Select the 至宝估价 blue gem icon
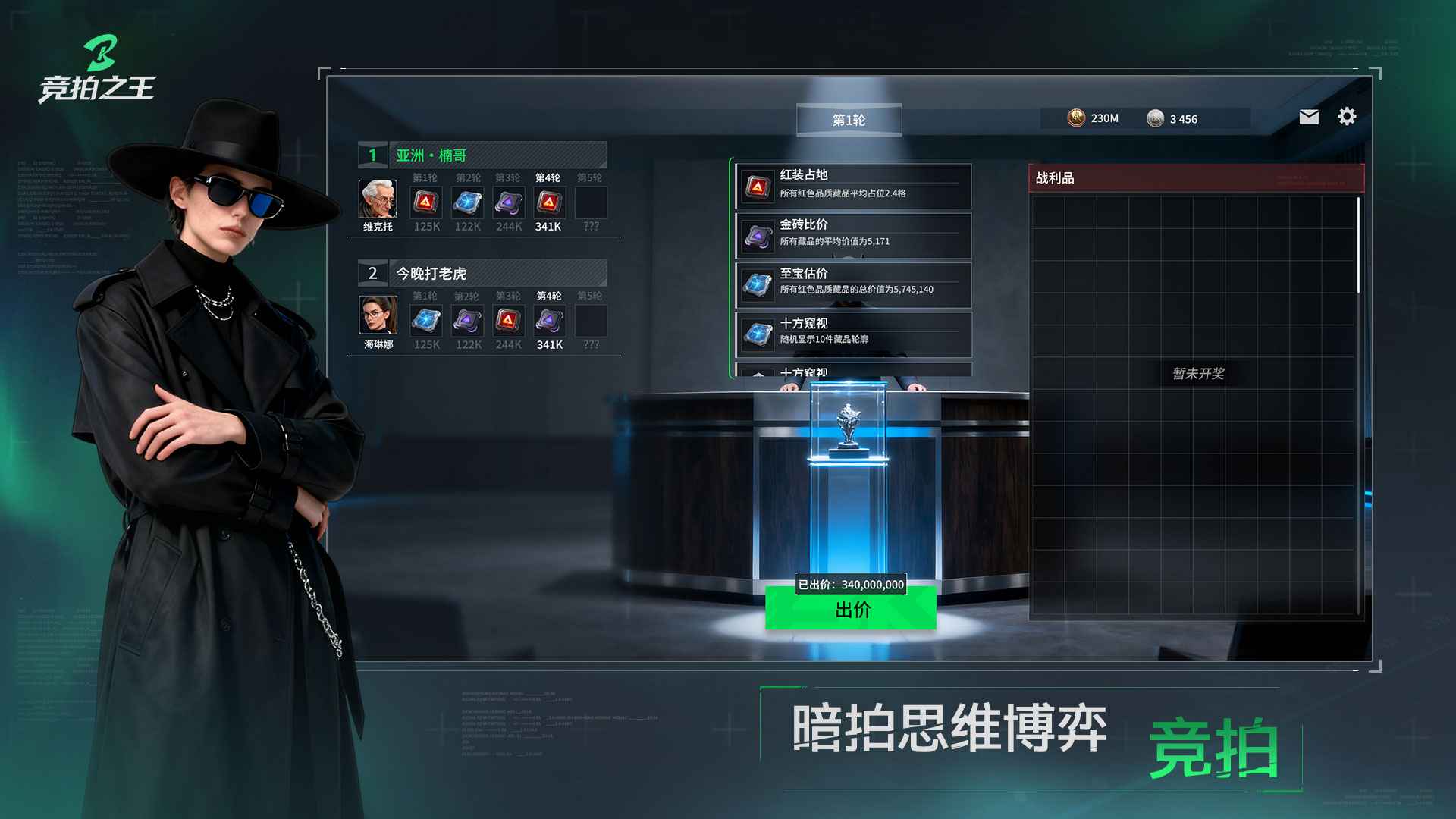The width and height of the screenshot is (1456, 819). pyautogui.click(x=757, y=282)
